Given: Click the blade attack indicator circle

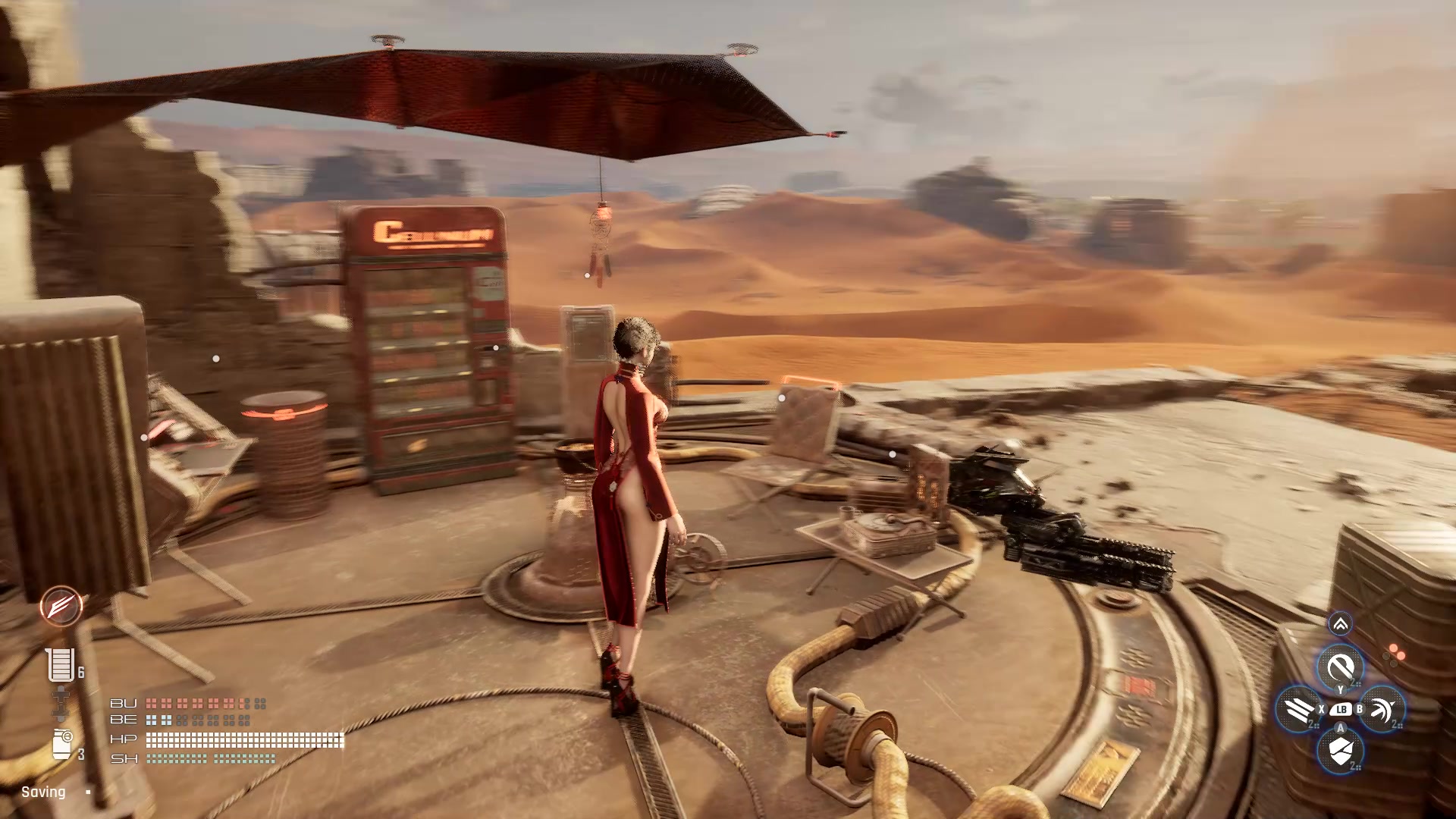Looking at the screenshot, I should pos(63,607).
